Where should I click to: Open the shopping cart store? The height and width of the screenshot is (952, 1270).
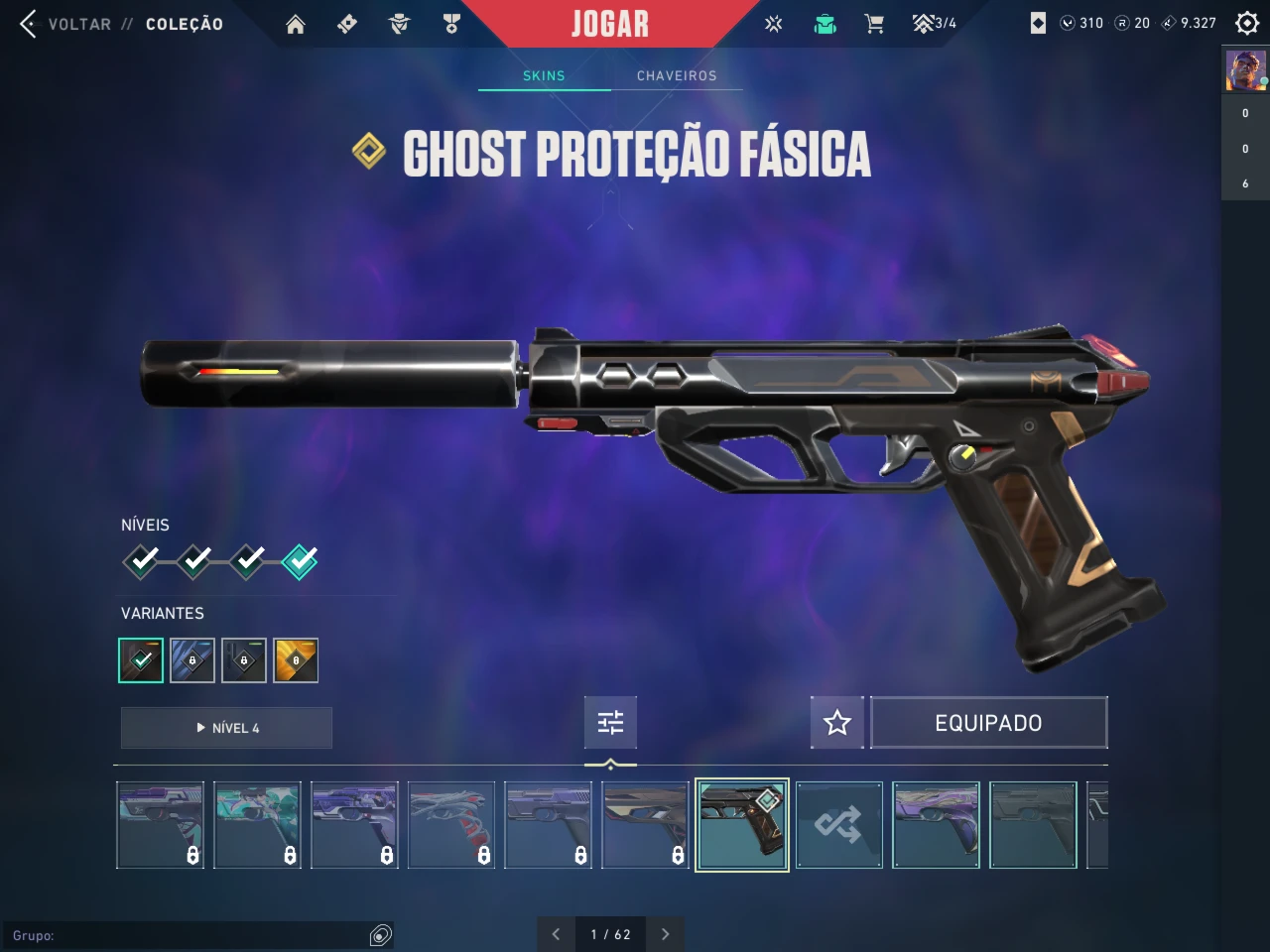pyautogui.click(x=874, y=24)
